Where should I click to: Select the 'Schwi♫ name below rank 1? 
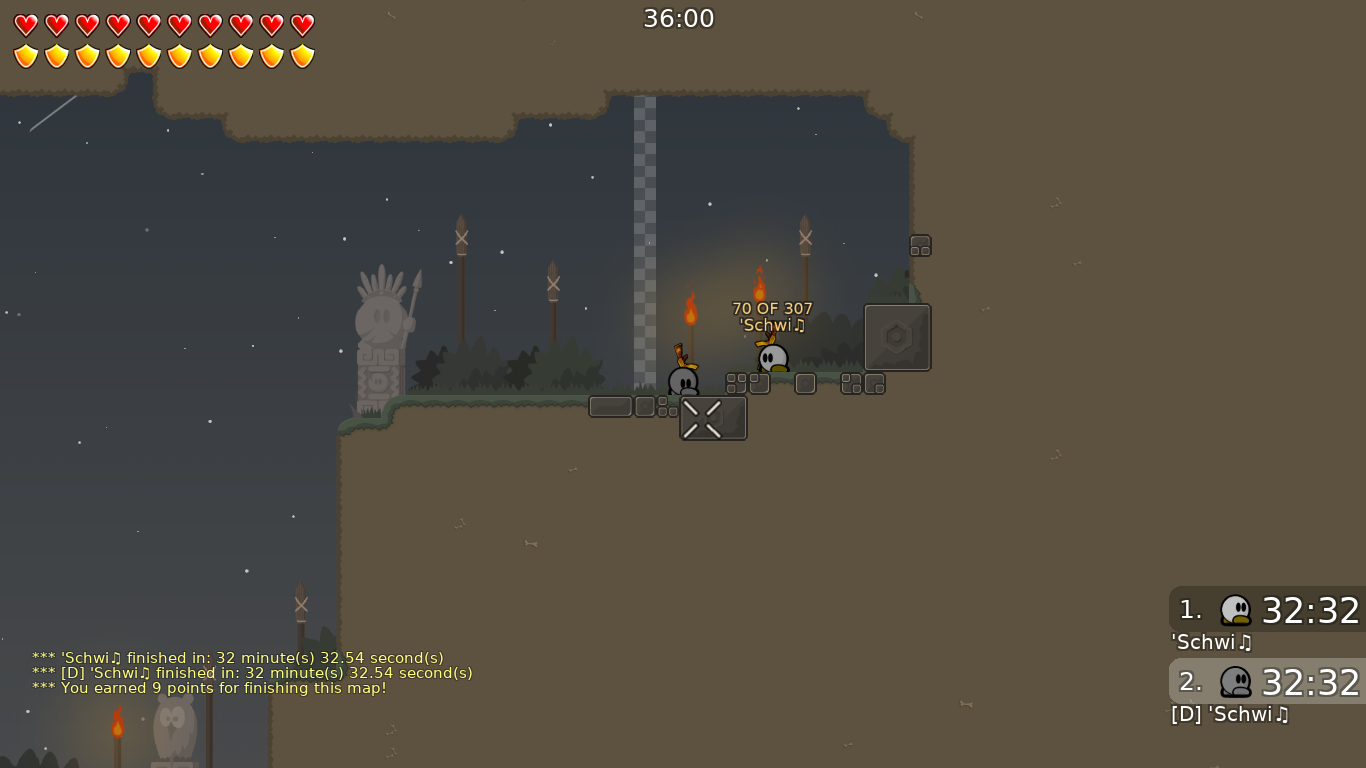point(1211,643)
